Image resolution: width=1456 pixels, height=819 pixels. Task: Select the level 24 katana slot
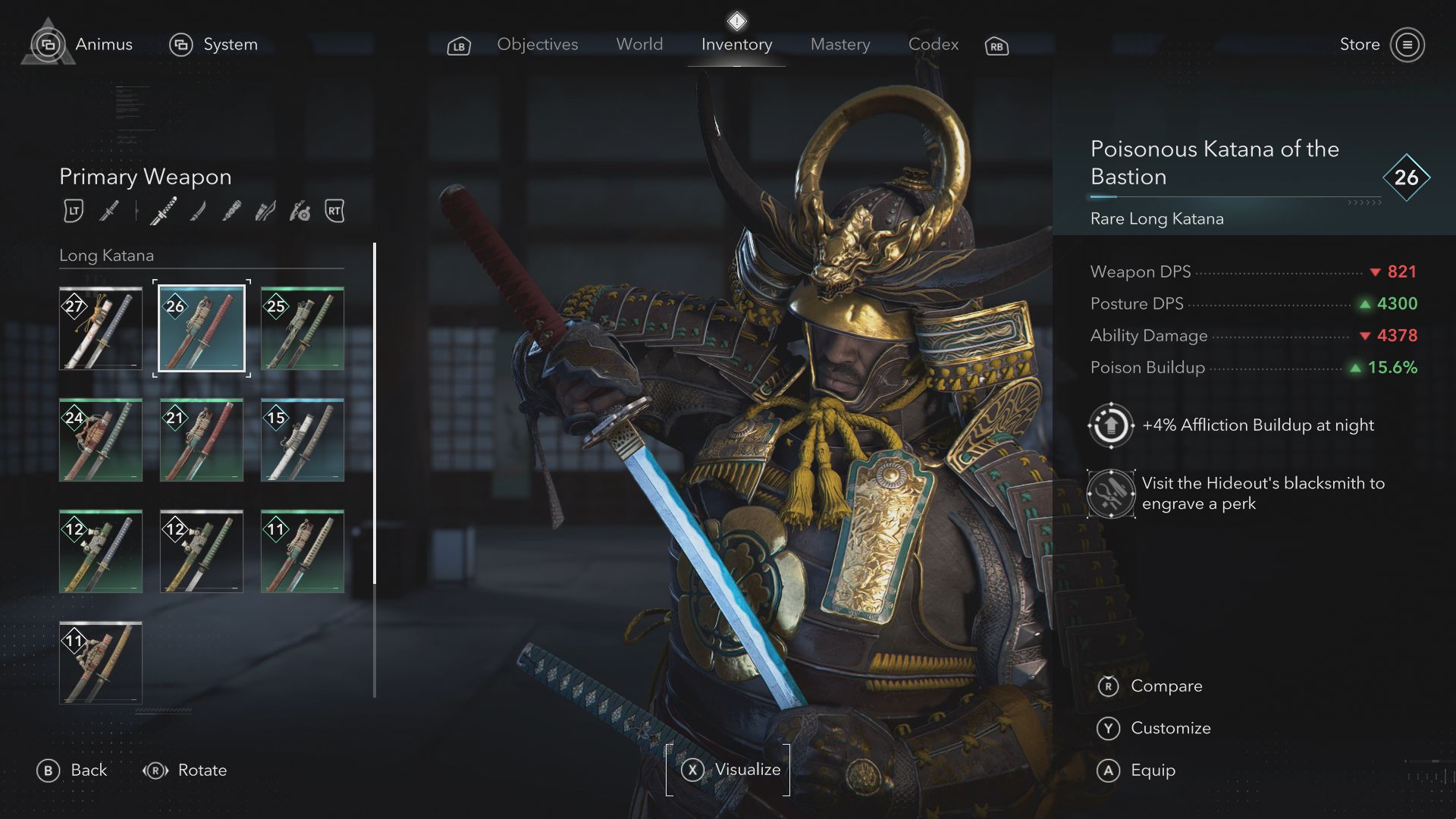(101, 440)
